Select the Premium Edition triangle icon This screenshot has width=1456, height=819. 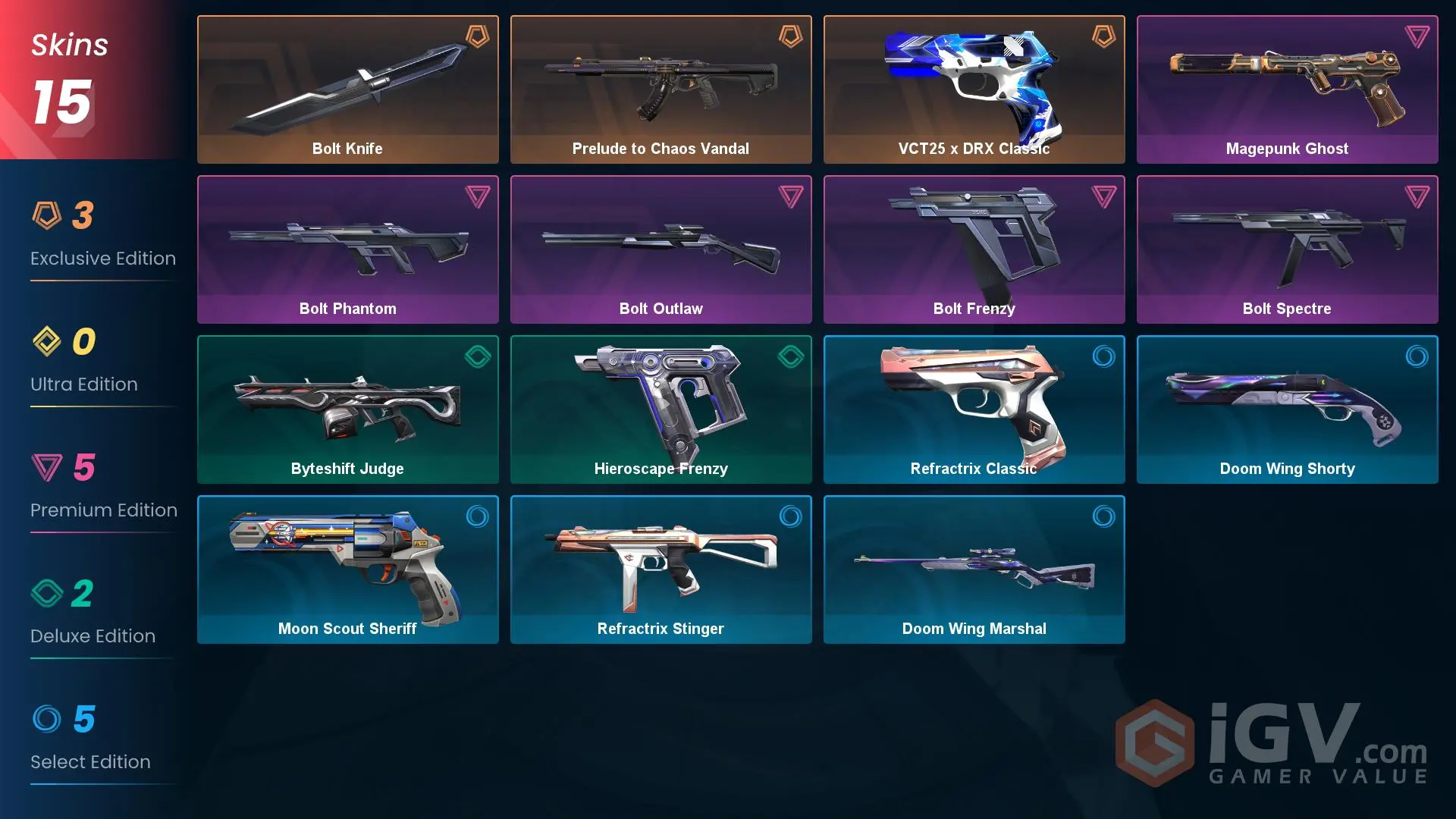[47, 468]
